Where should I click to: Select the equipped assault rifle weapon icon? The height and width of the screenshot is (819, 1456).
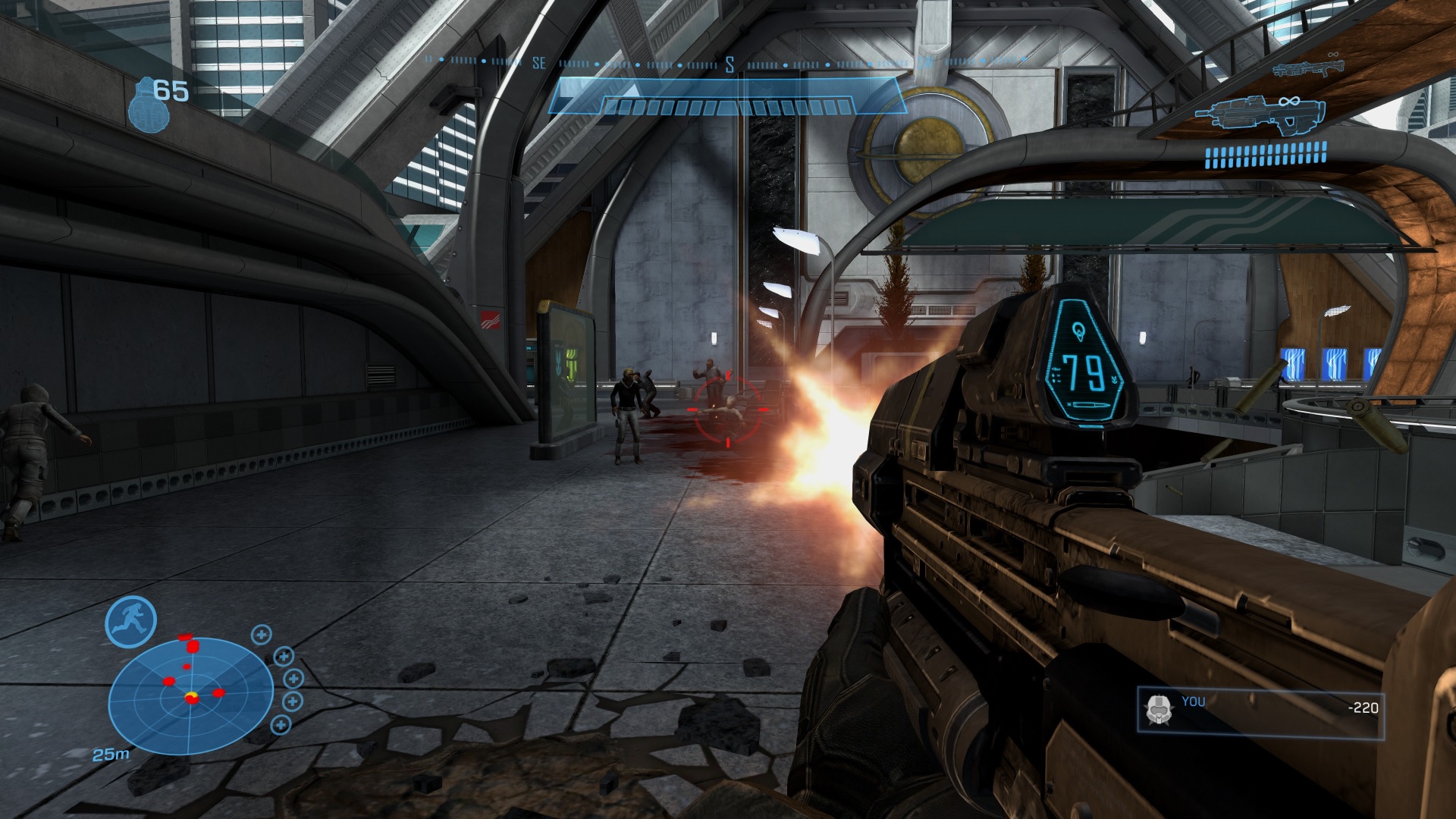pos(1260,116)
